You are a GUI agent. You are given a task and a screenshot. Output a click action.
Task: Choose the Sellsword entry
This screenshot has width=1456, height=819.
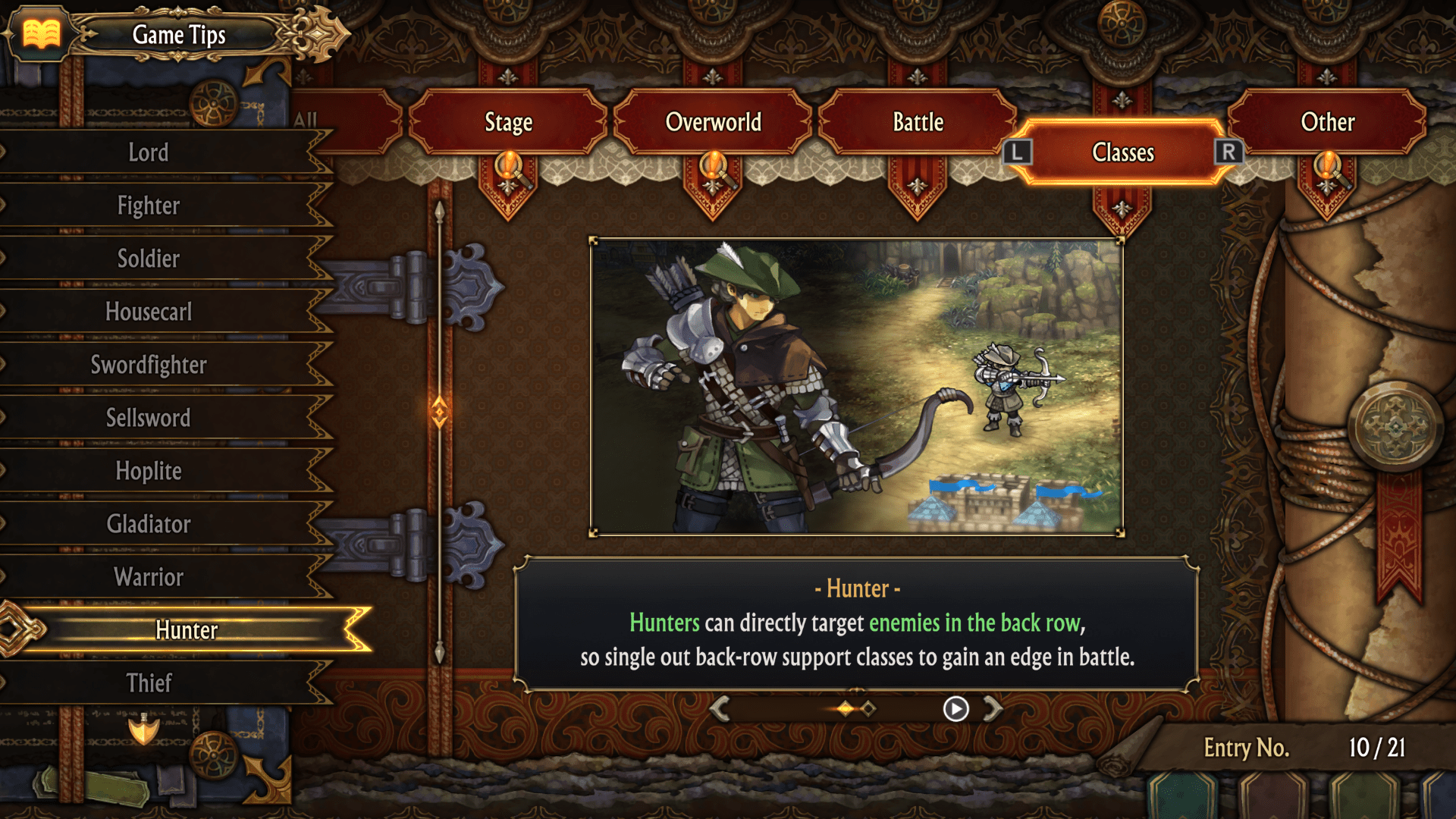pyautogui.click(x=149, y=418)
